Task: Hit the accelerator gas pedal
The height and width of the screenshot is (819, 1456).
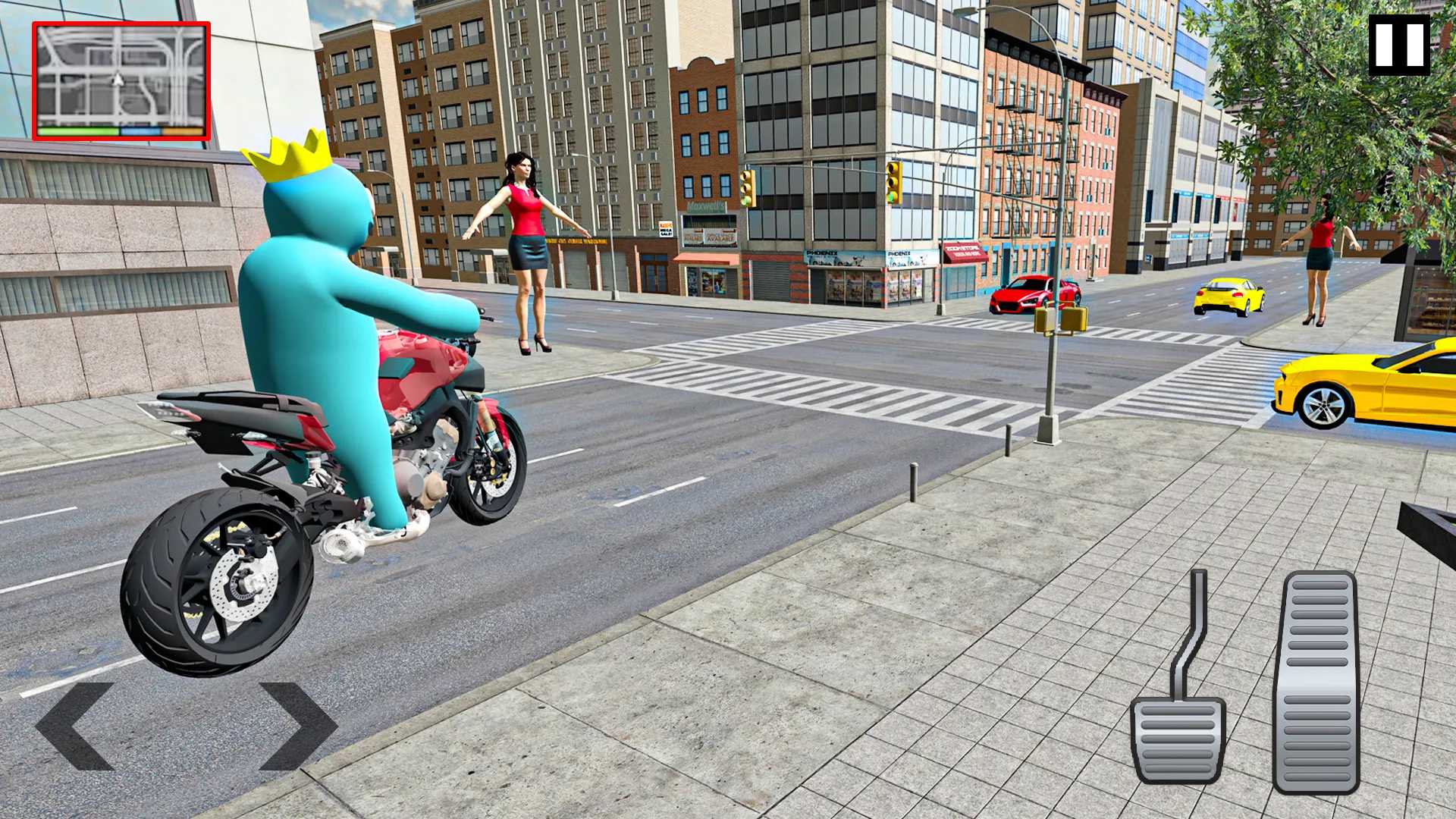Action: pos(1316,682)
